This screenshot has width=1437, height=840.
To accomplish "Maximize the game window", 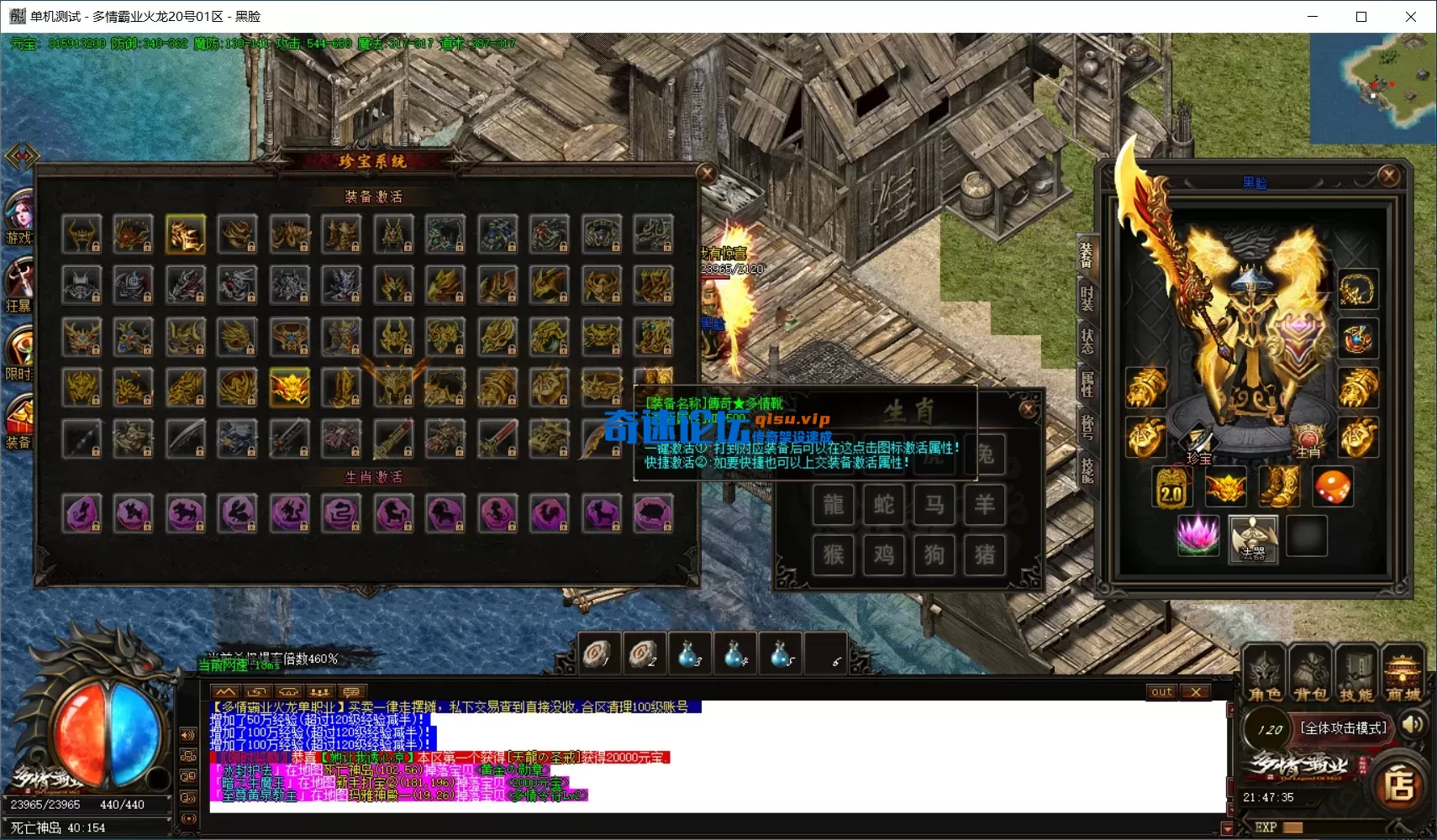I will coord(1361,17).
